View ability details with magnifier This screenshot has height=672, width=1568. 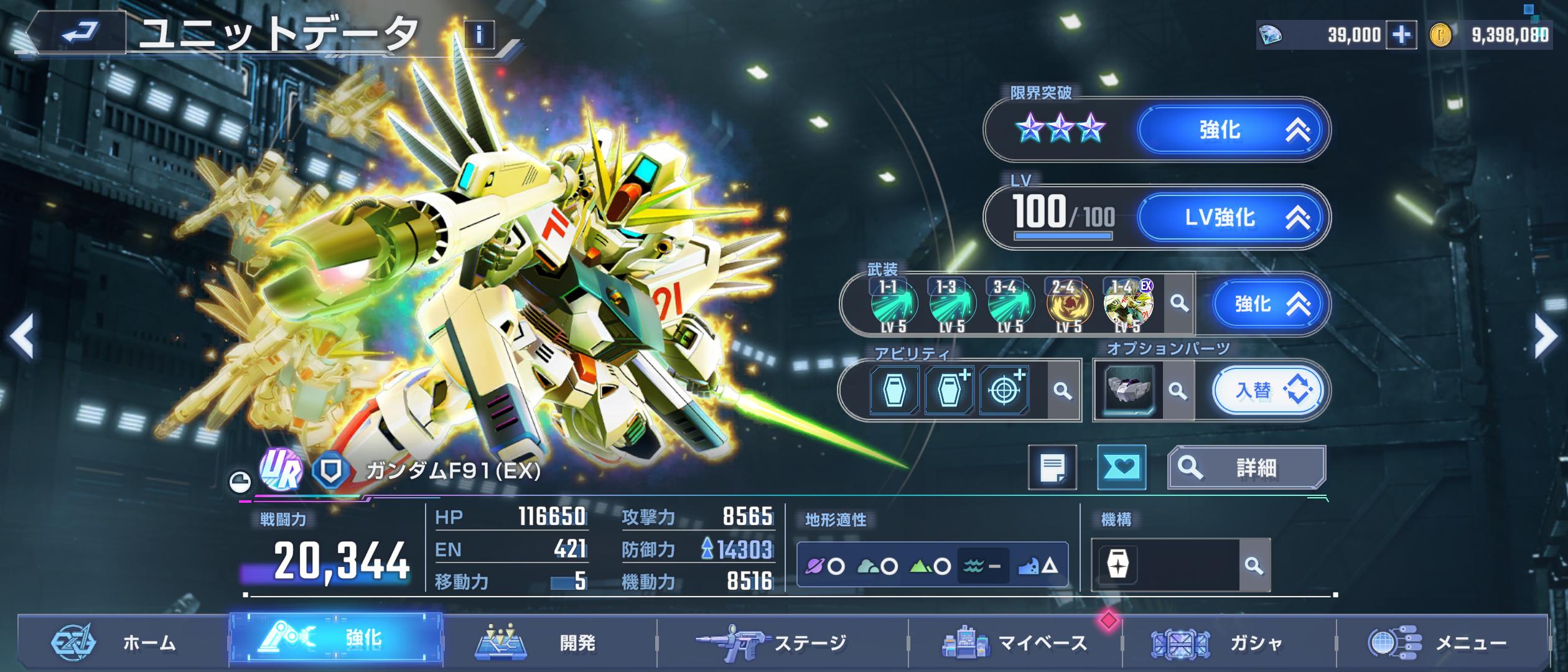coord(1063,391)
